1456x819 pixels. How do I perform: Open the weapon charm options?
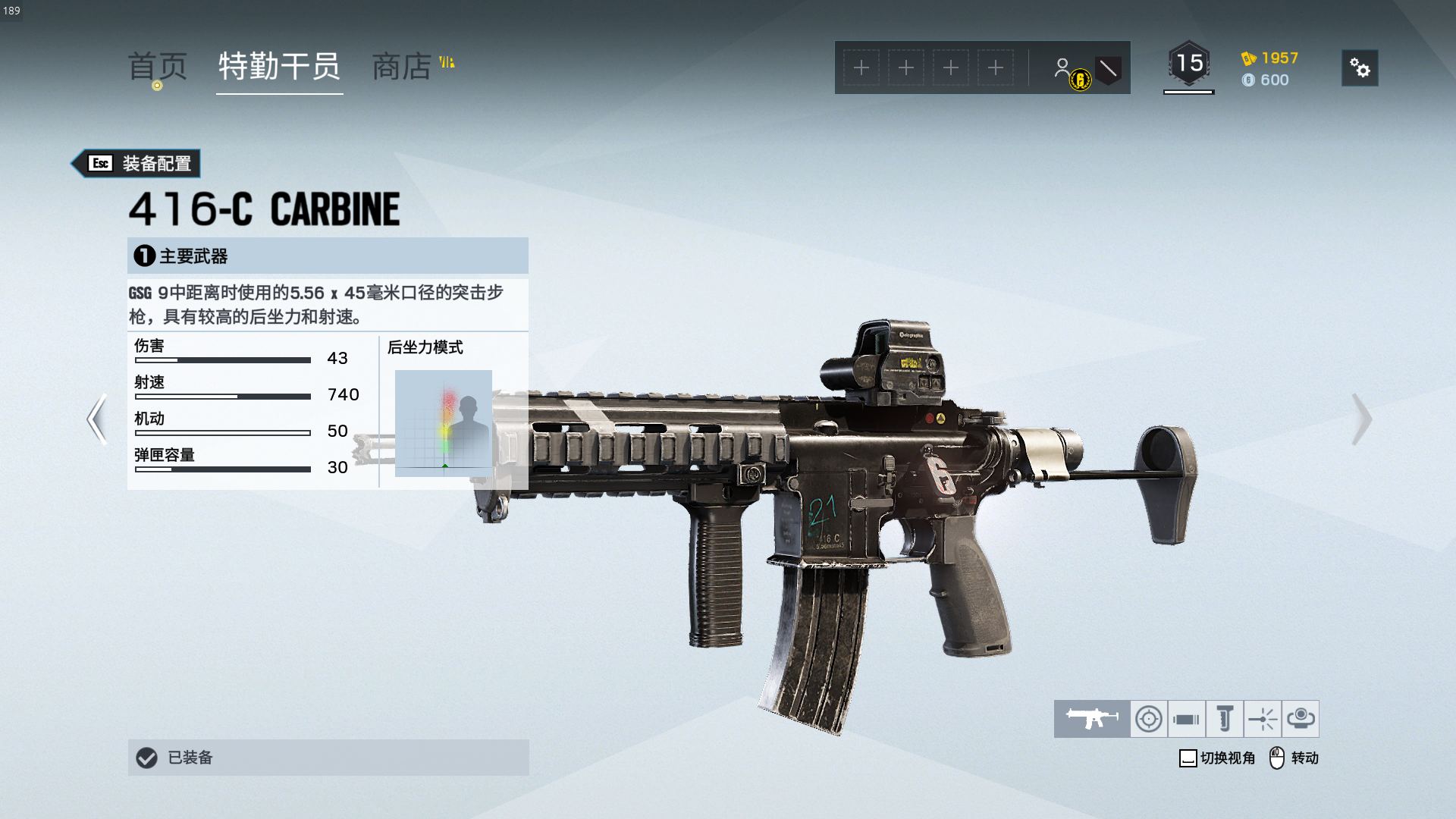click(1301, 719)
